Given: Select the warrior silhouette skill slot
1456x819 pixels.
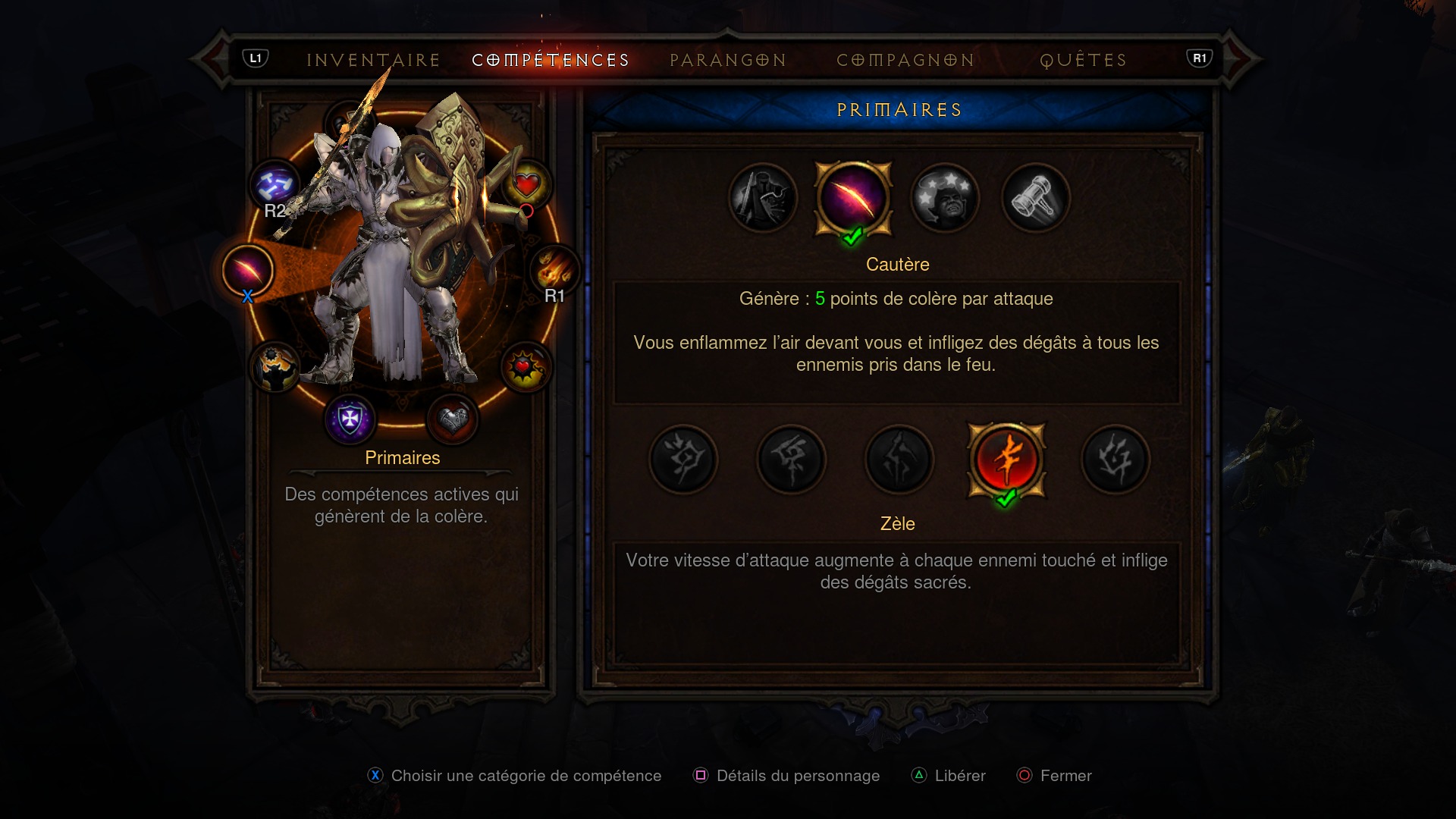Looking at the screenshot, I should pos(275,368).
